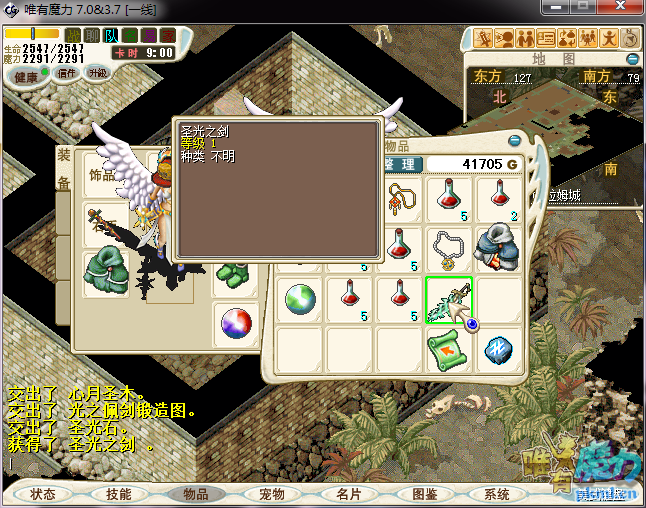This screenshot has width=646, height=508.
Task: Select the beaded necklace item slot
Action: (449, 250)
